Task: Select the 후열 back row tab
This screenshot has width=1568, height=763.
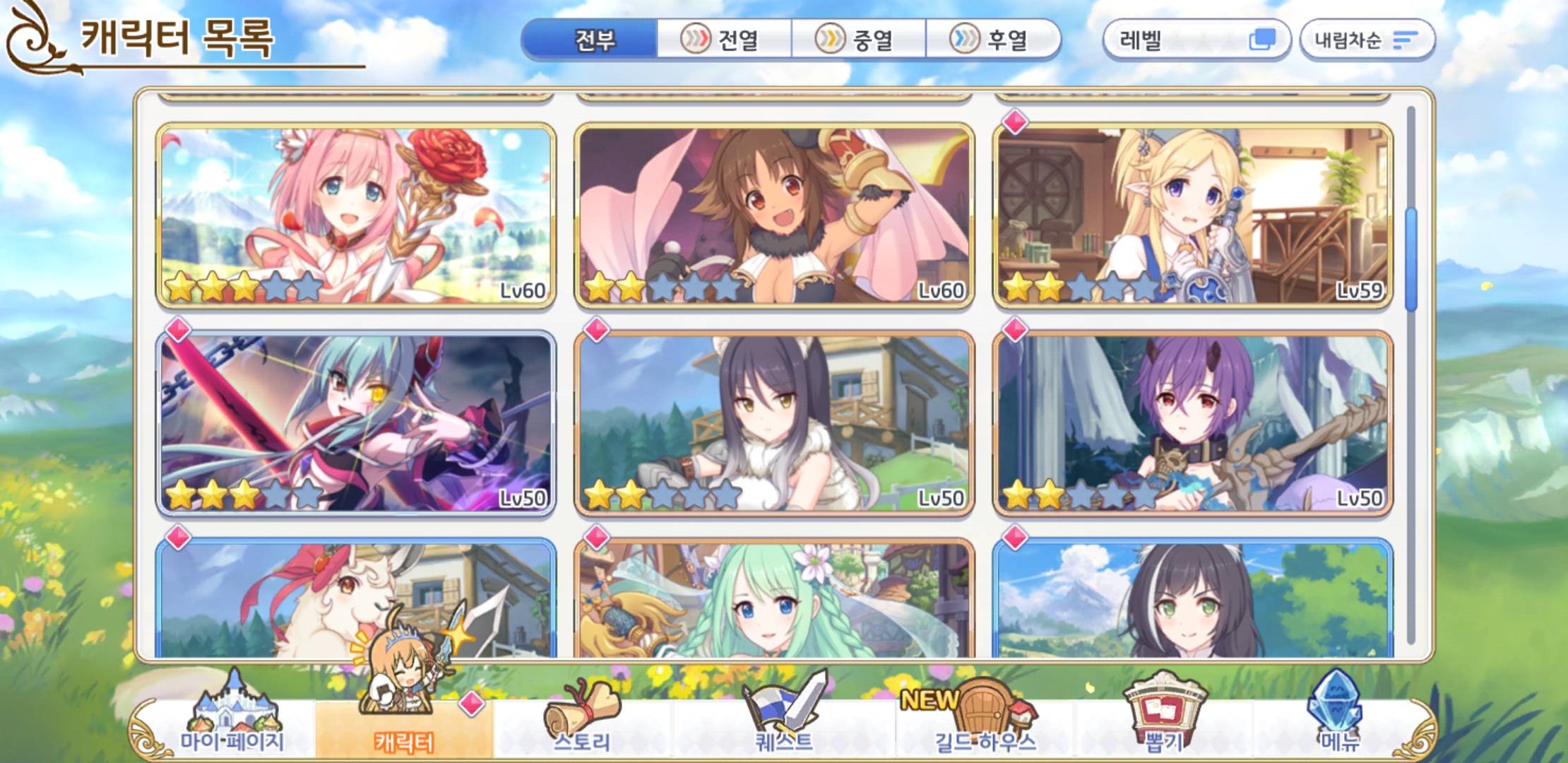Action: [992, 40]
